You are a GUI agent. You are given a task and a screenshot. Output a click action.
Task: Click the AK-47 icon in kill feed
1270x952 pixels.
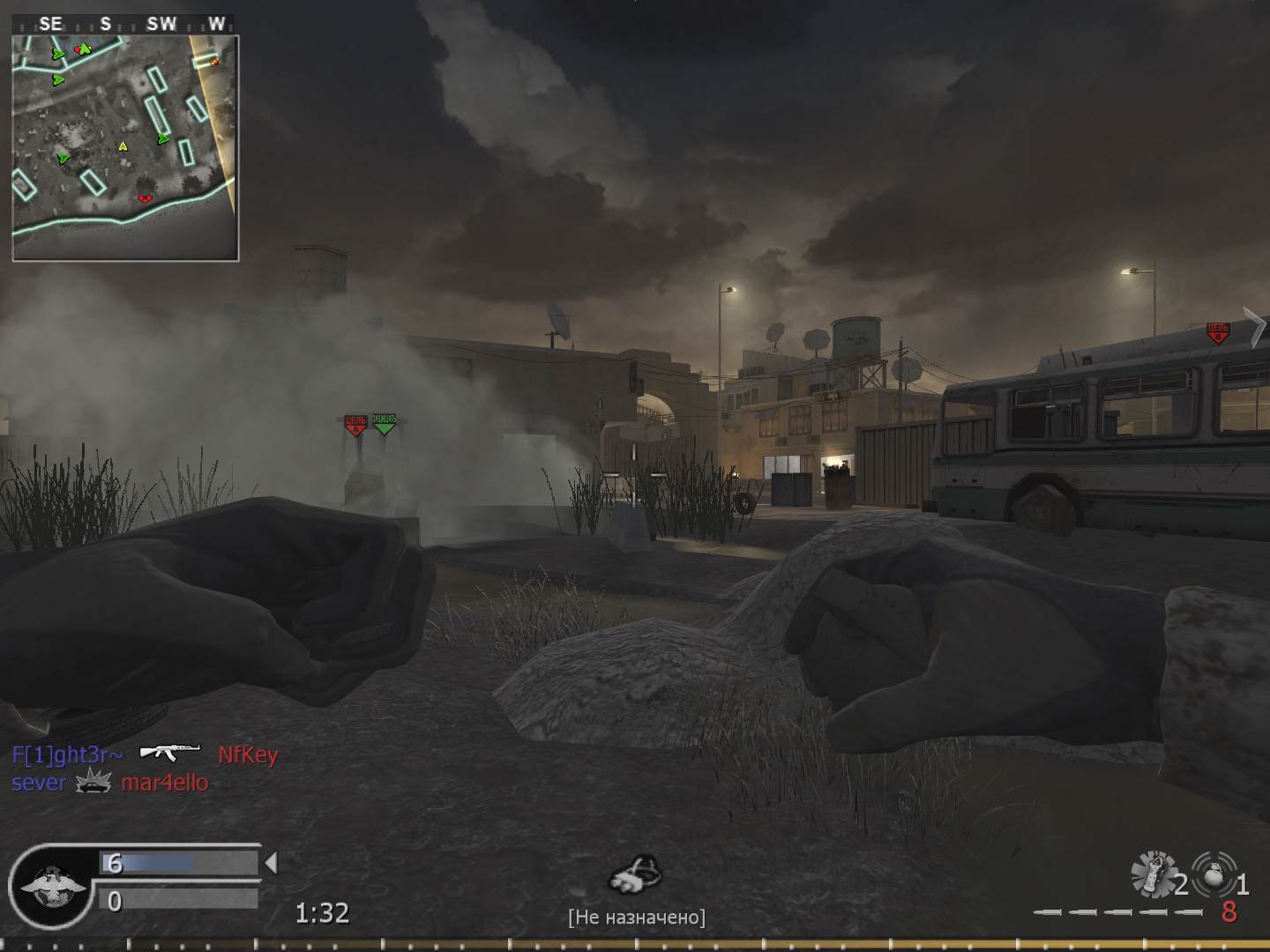169,753
